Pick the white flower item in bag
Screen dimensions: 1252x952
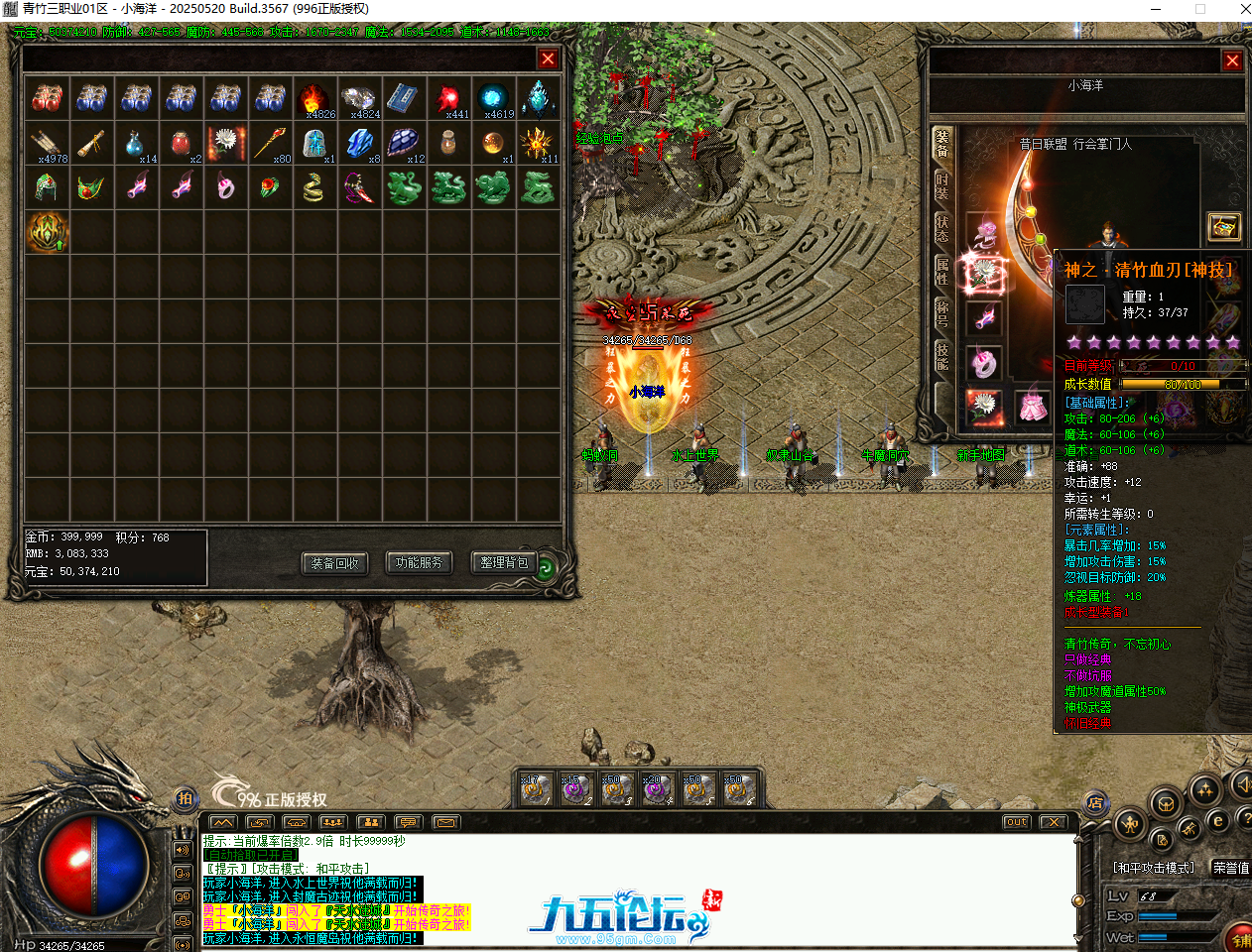coord(226,143)
